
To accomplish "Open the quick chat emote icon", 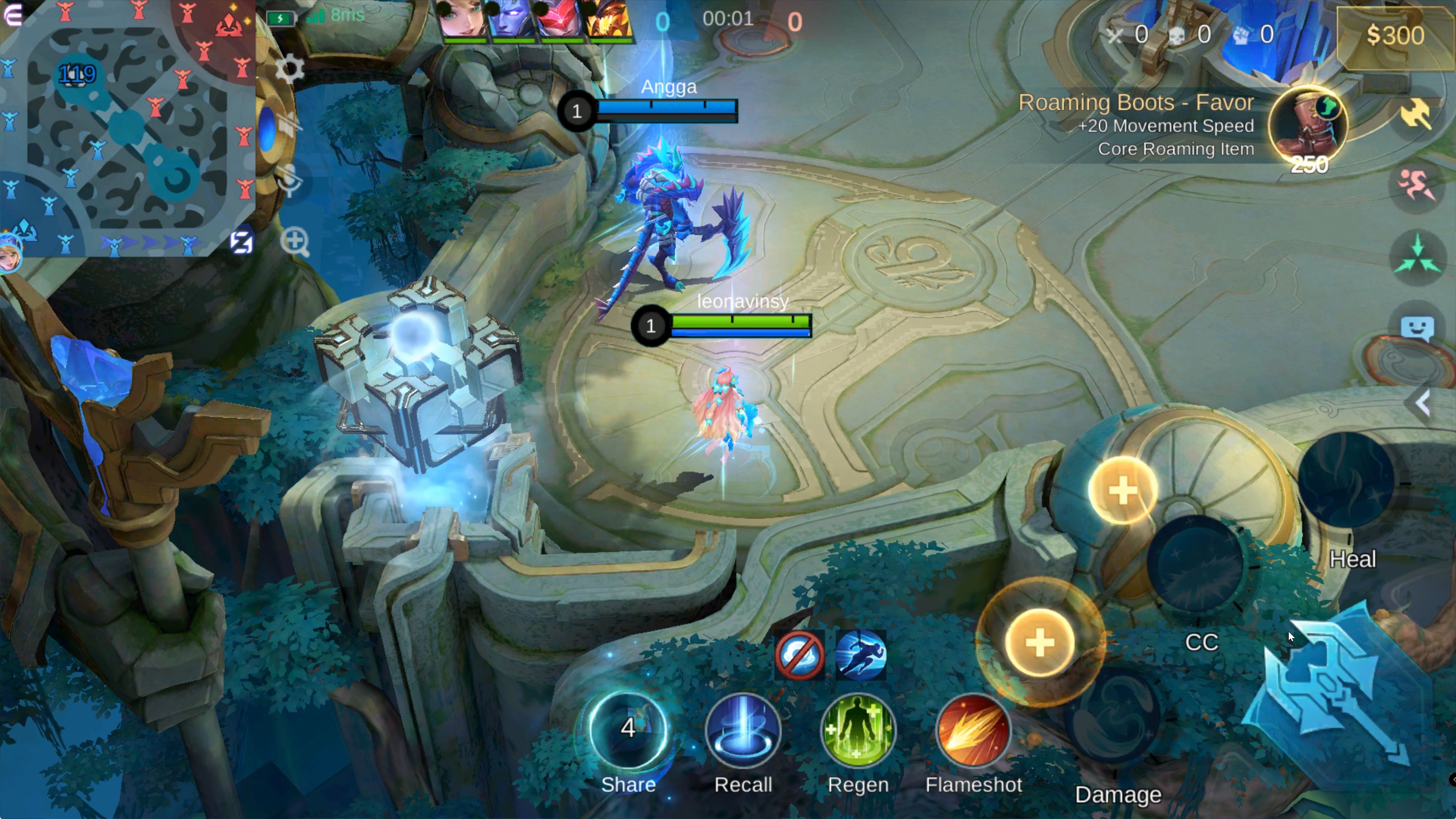I will pos(1417,328).
